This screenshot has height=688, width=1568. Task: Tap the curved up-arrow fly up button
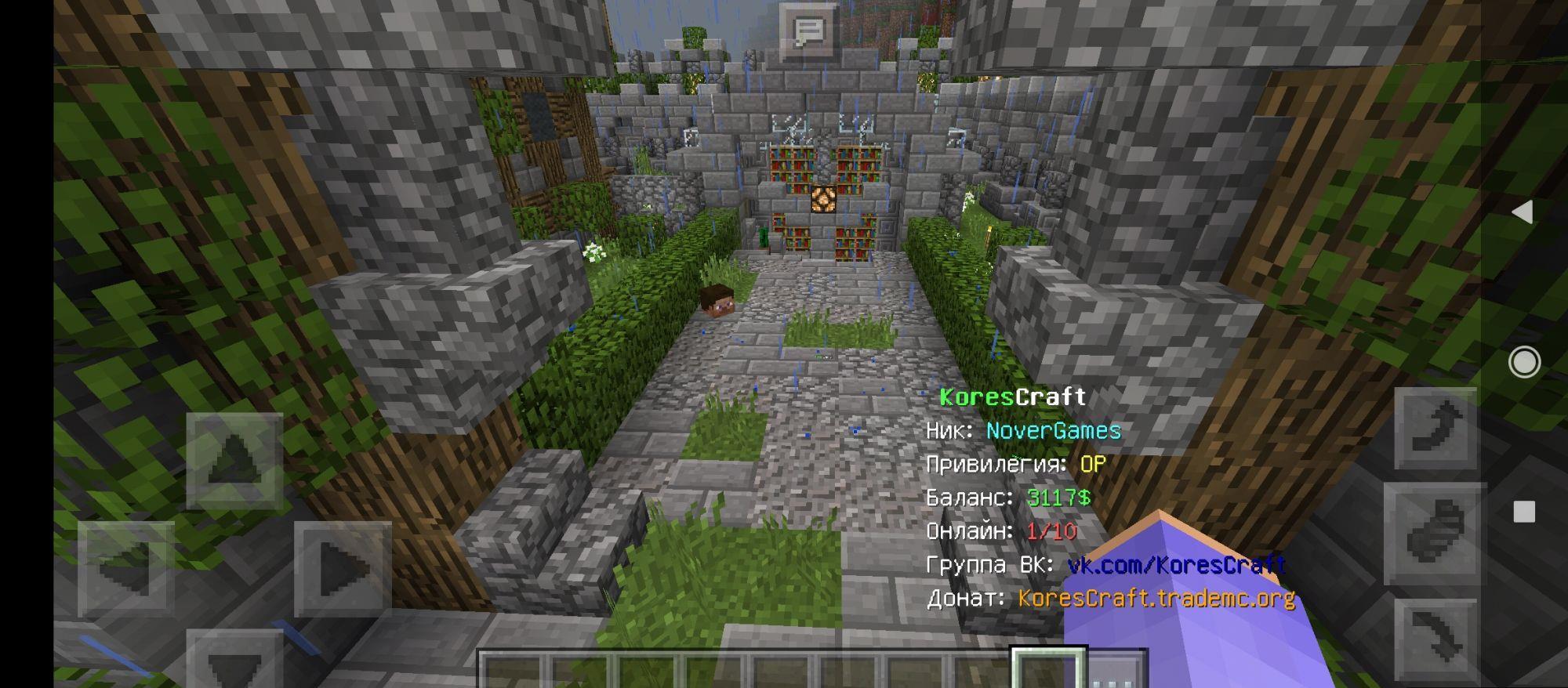1435,429
